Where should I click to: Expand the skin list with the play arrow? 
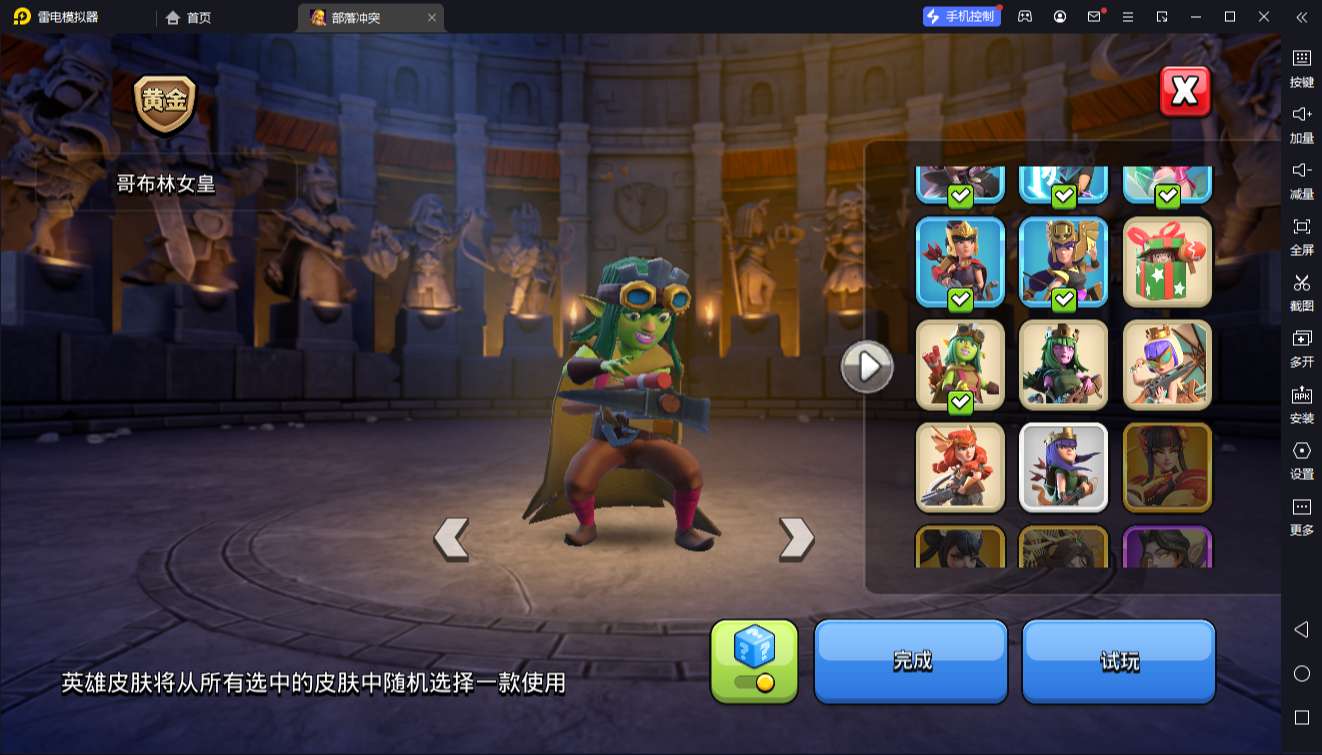tap(866, 366)
